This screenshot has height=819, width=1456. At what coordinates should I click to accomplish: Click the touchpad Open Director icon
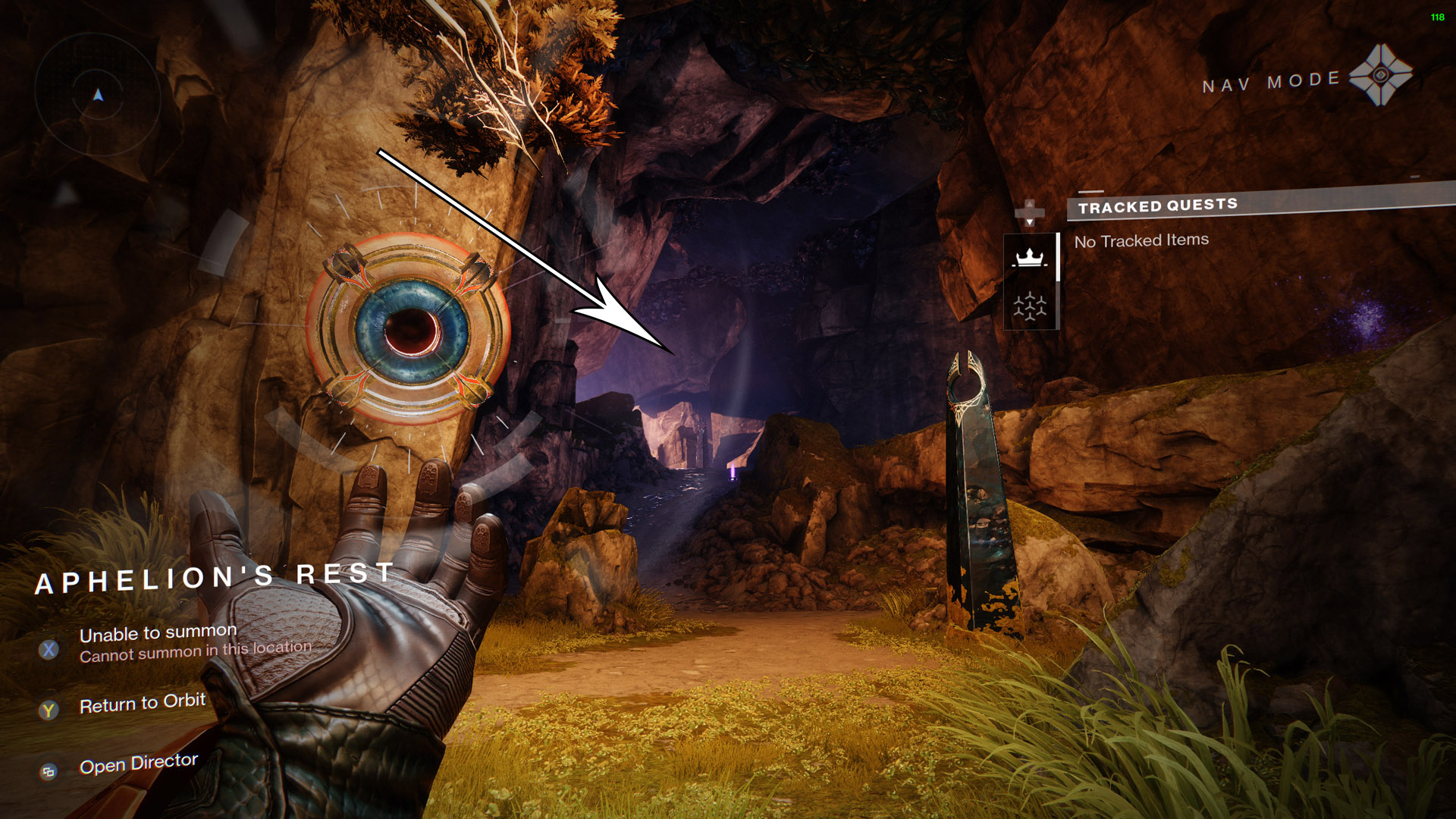pyautogui.click(x=49, y=770)
